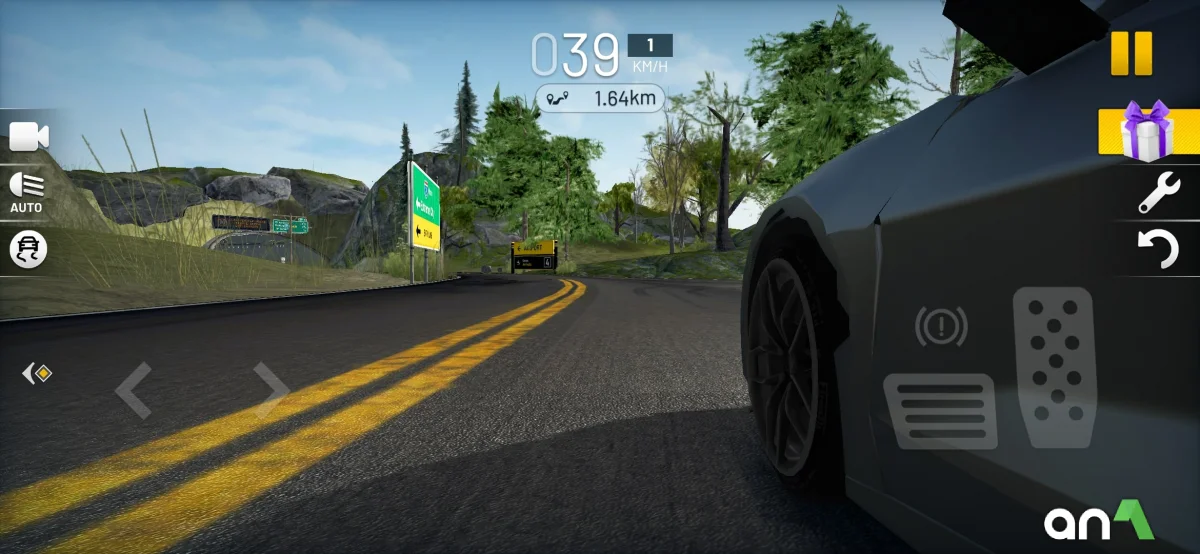Reset the car with the undo arrow
The image size is (1200, 554).
tap(1159, 248)
